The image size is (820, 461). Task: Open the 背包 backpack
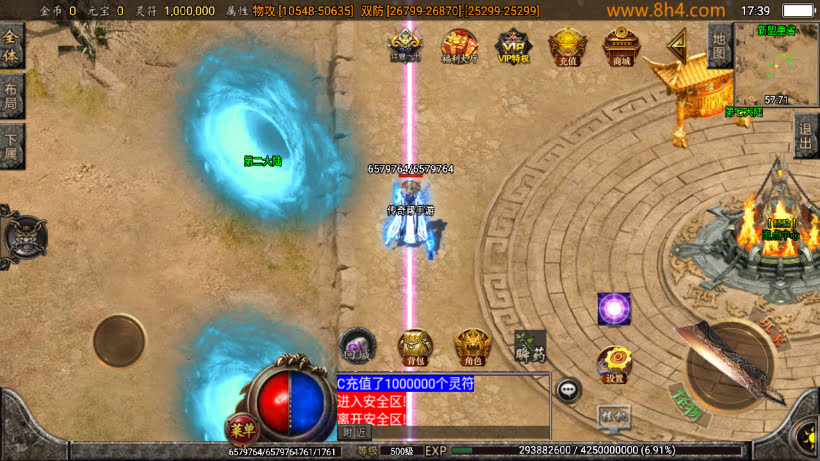(415, 346)
